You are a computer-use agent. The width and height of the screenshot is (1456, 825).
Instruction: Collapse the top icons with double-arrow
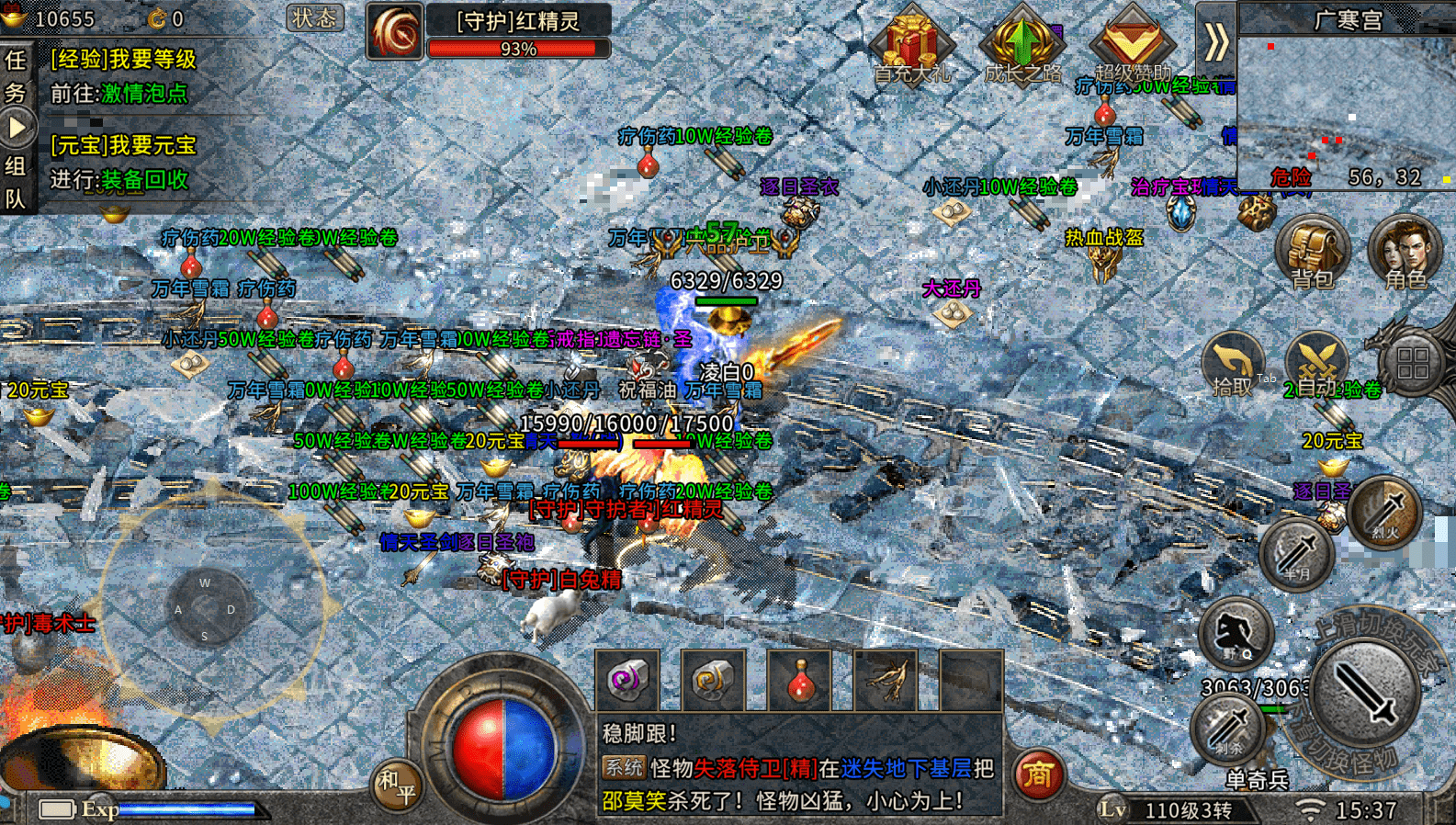(x=1215, y=41)
